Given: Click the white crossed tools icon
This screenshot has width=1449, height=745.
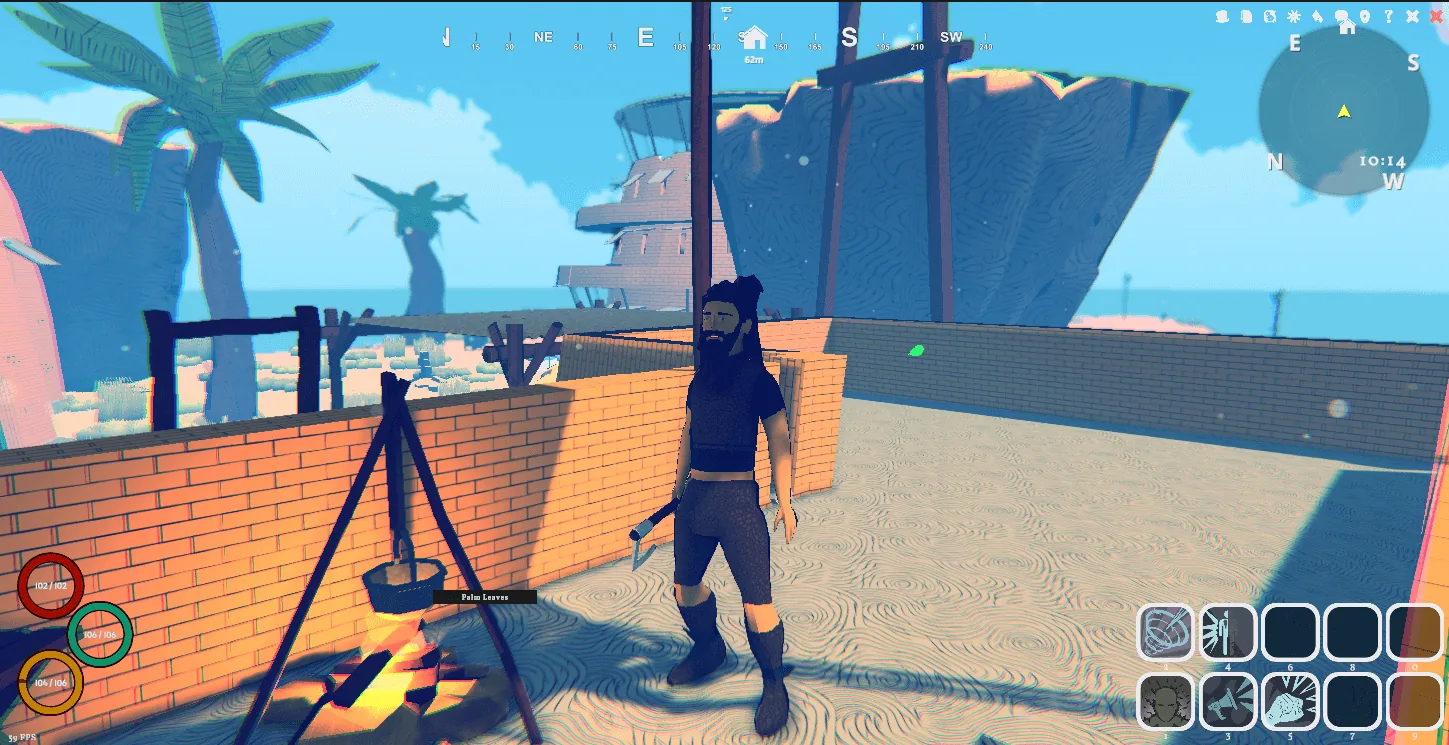Looking at the screenshot, I should click(1412, 16).
